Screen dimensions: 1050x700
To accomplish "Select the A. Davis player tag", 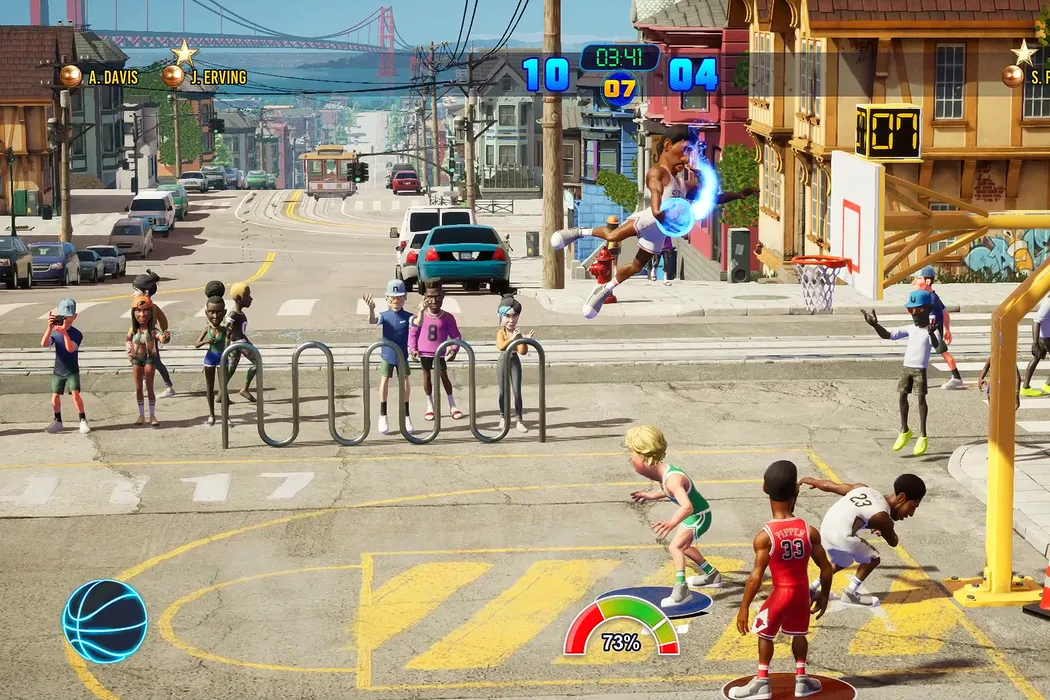I will (100, 77).
